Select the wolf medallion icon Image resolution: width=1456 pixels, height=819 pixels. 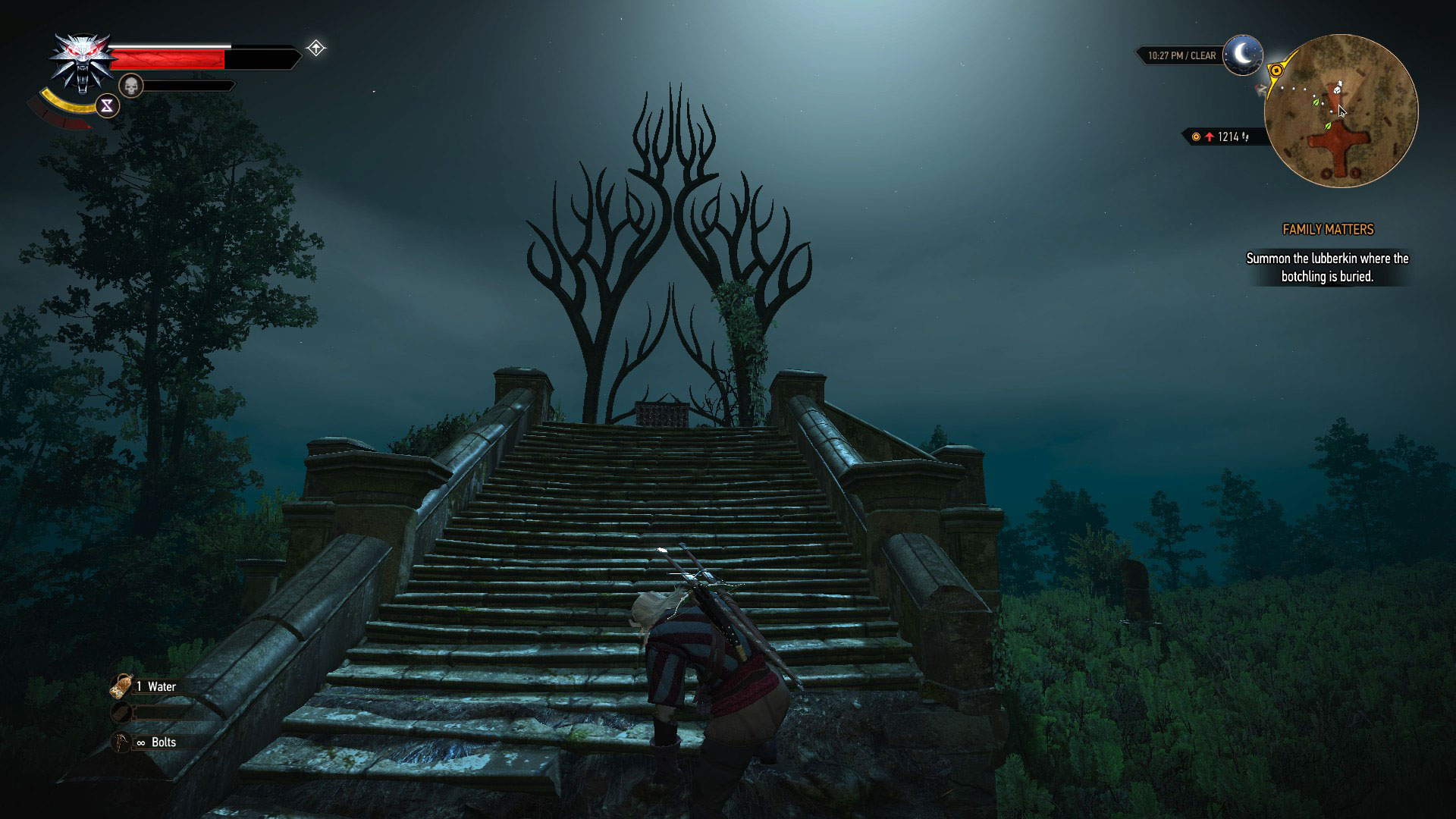(x=78, y=63)
